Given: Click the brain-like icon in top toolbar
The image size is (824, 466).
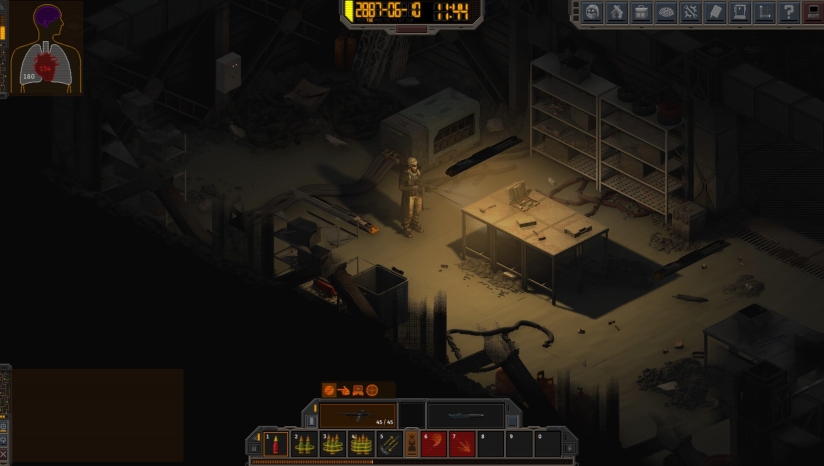Looking at the screenshot, I should [x=666, y=12].
